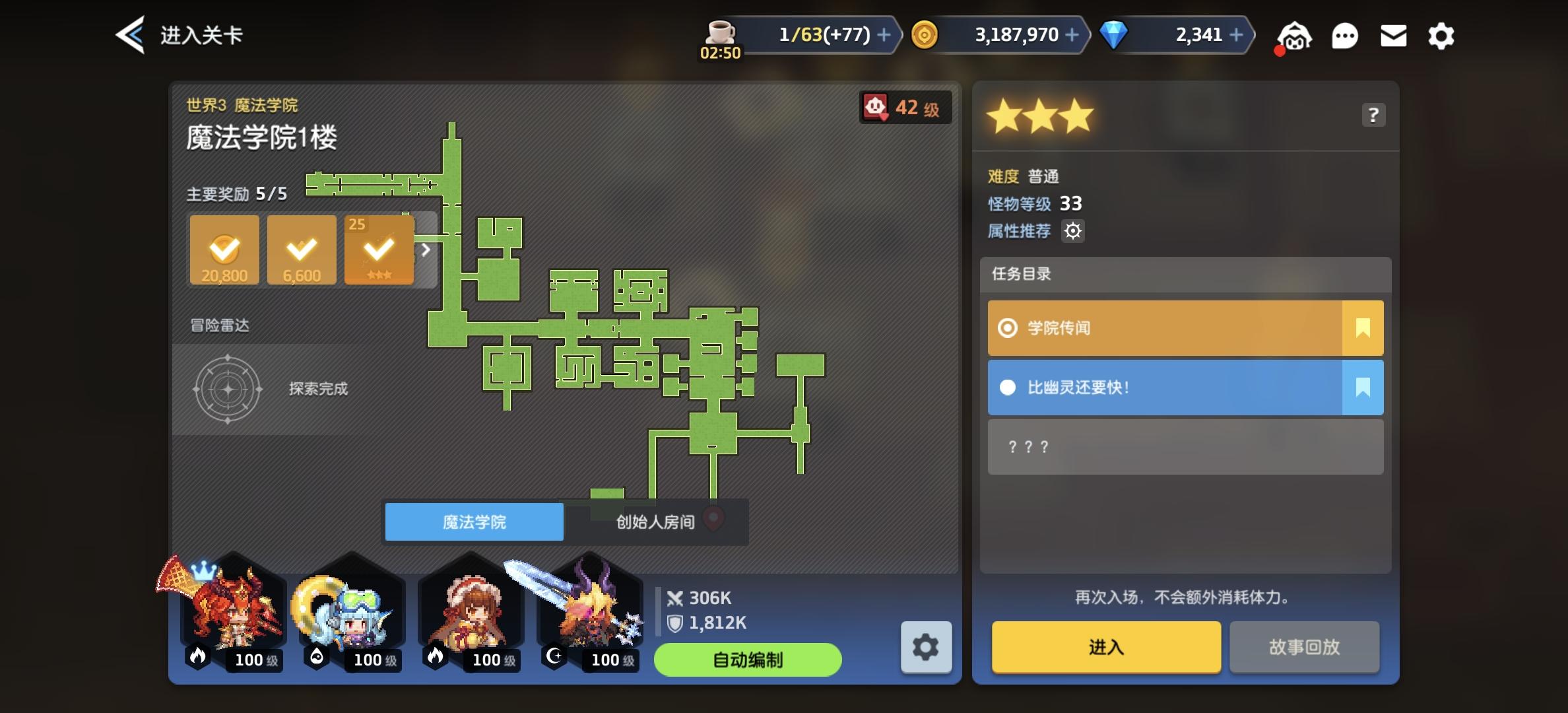Open the character avatar with red notification dot
The height and width of the screenshot is (713, 1568).
(x=1293, y=36)
